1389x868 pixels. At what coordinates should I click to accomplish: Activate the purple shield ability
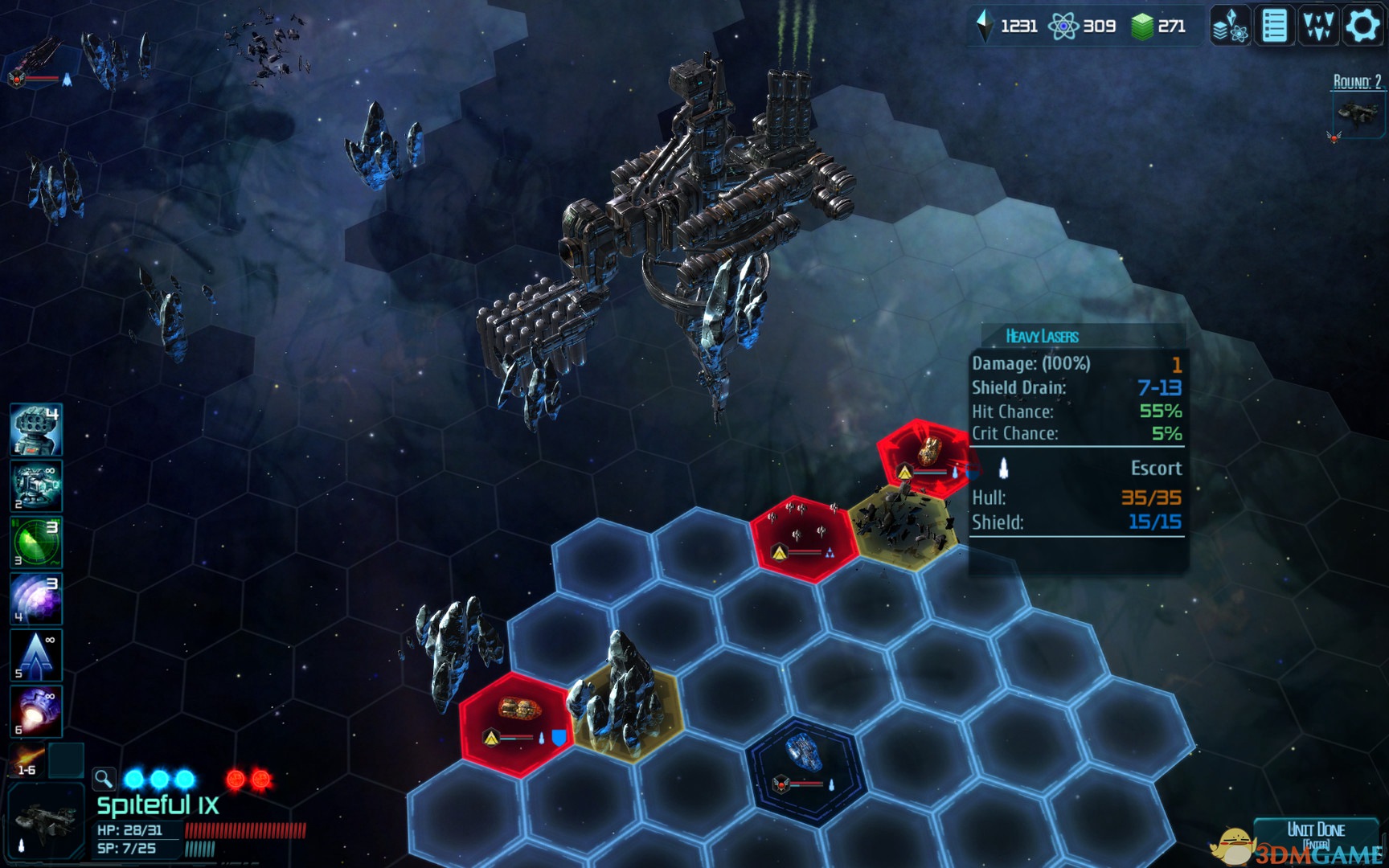pyautogui.click(x=35, y=598)
